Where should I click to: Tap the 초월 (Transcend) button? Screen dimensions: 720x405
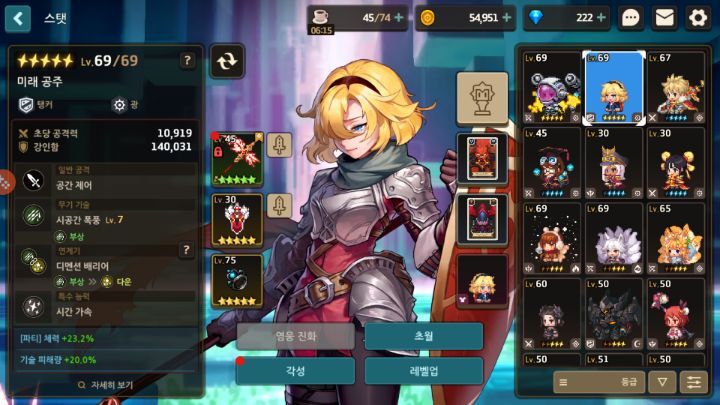coord(423,336)
